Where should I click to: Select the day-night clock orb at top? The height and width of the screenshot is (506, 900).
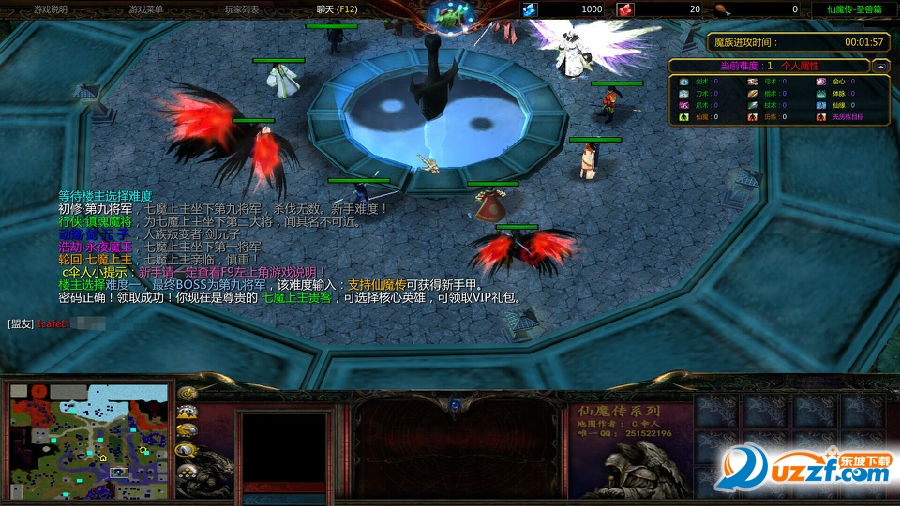[x=452, y=14]
